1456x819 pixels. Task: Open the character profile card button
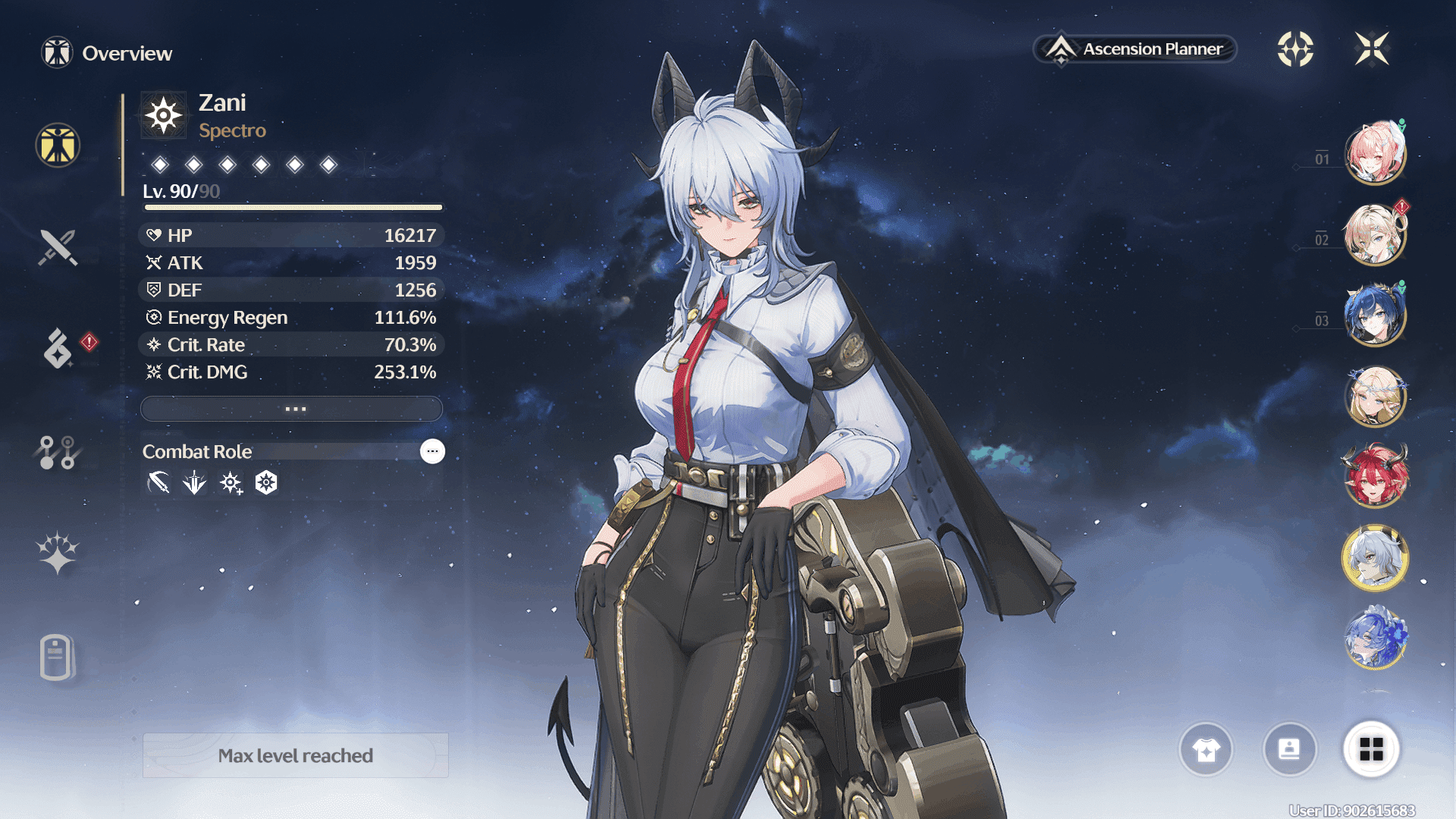coord(1289,750)
